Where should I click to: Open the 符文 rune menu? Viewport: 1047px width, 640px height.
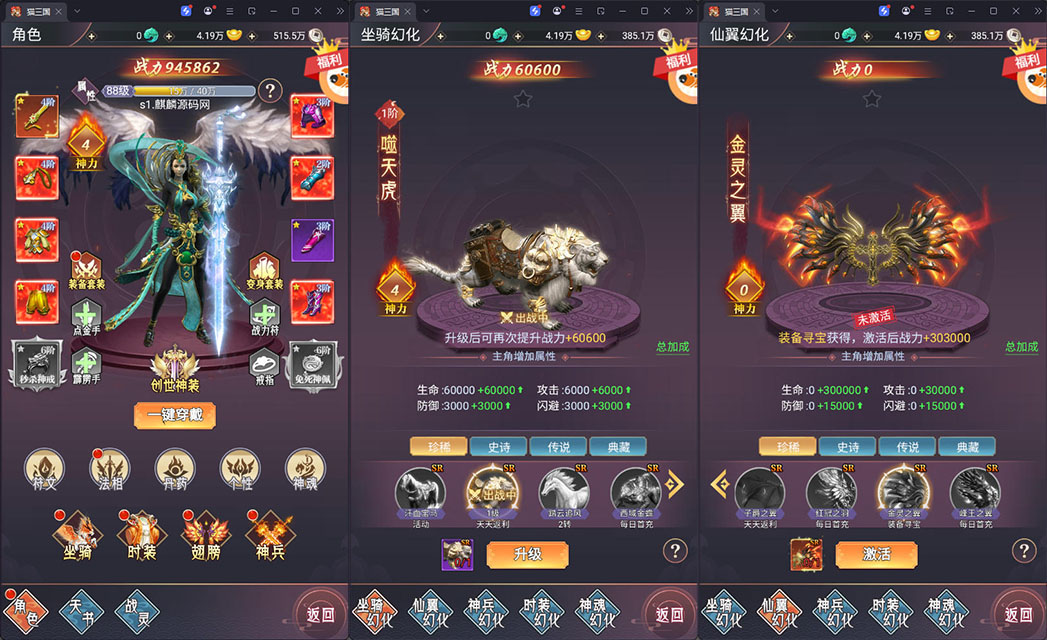pos(45,470)
